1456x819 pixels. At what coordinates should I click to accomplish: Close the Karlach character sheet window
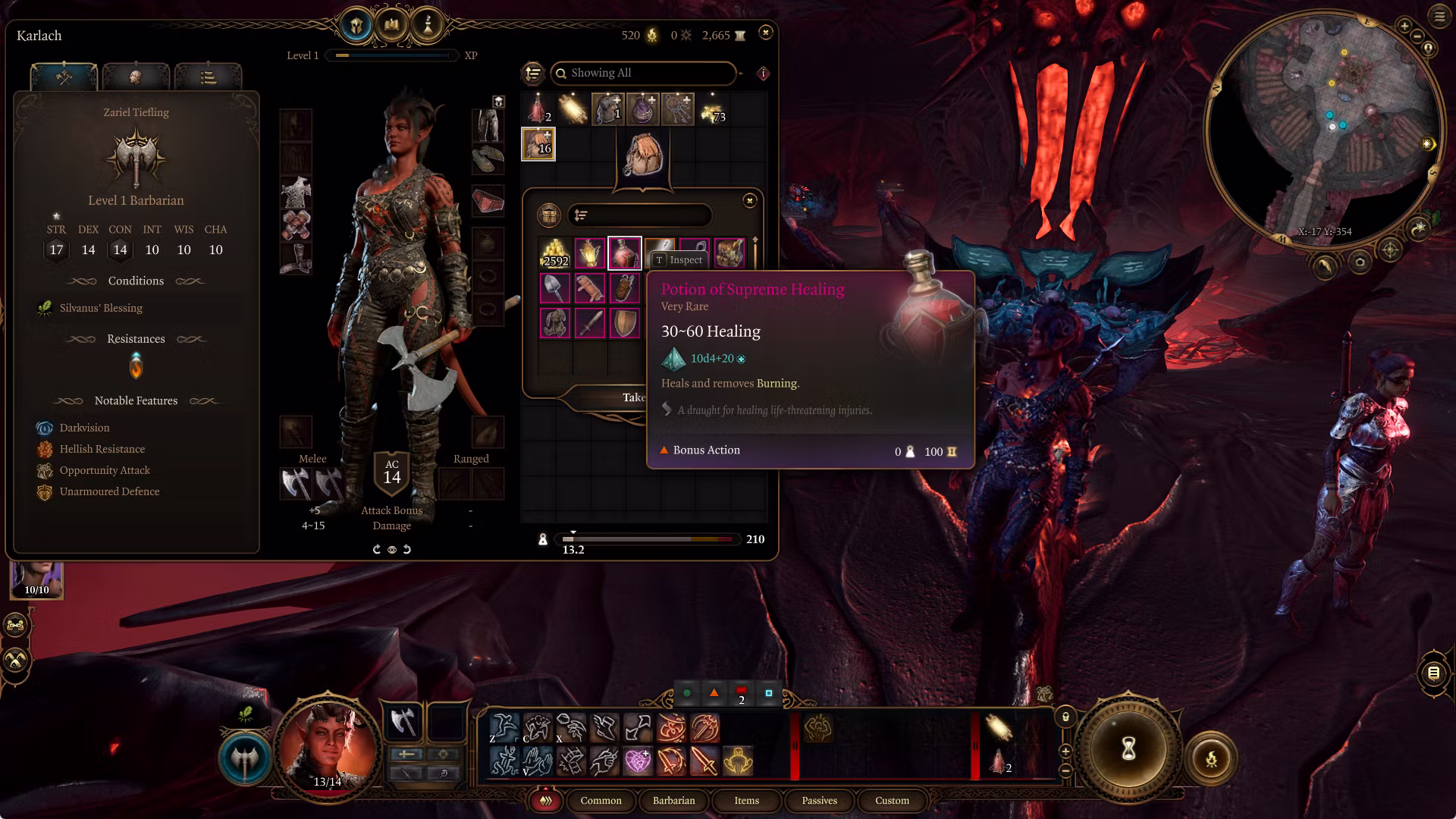765,33
